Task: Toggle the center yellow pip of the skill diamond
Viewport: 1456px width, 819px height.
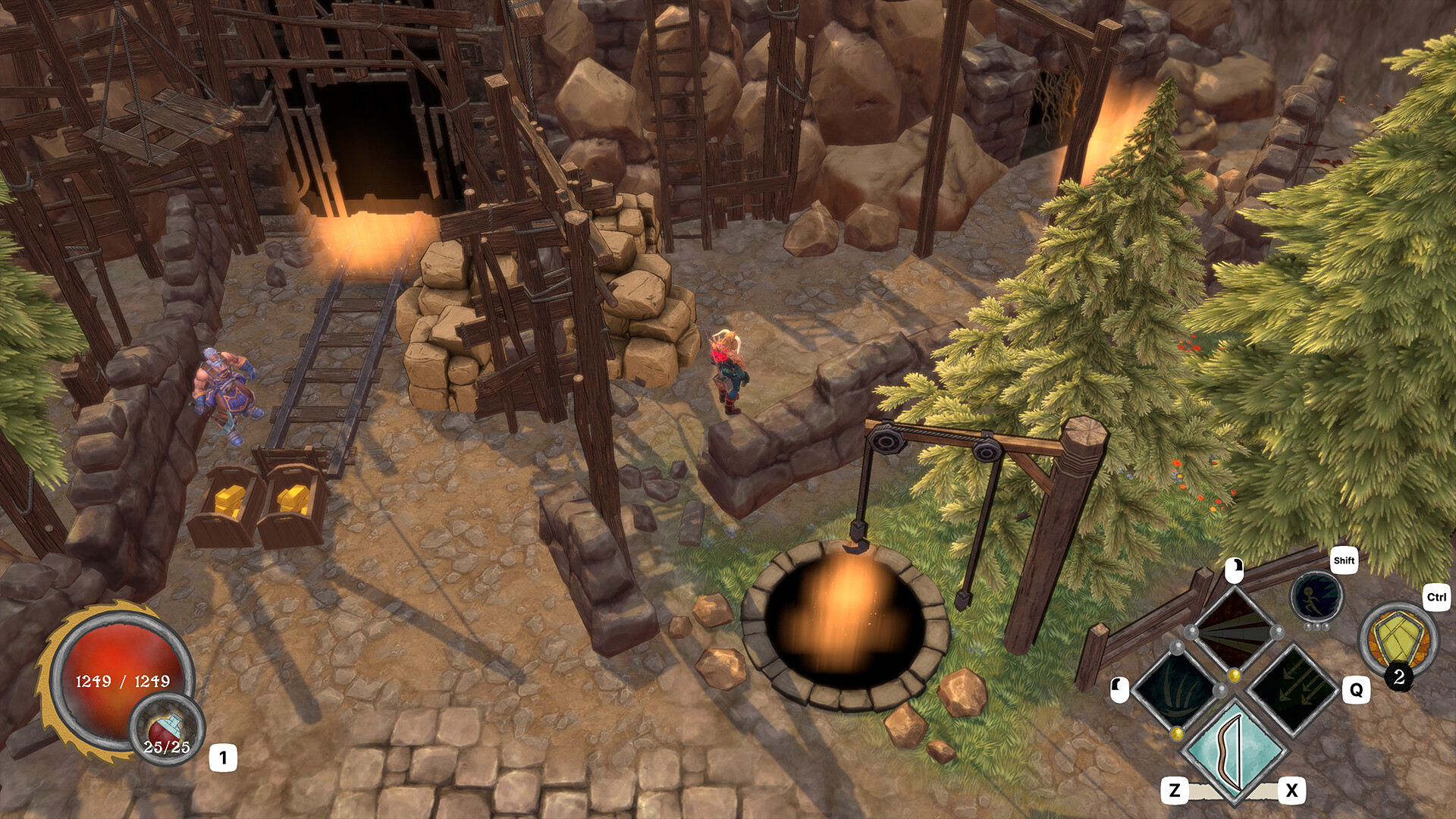Action: click(x=1234, y=675)
